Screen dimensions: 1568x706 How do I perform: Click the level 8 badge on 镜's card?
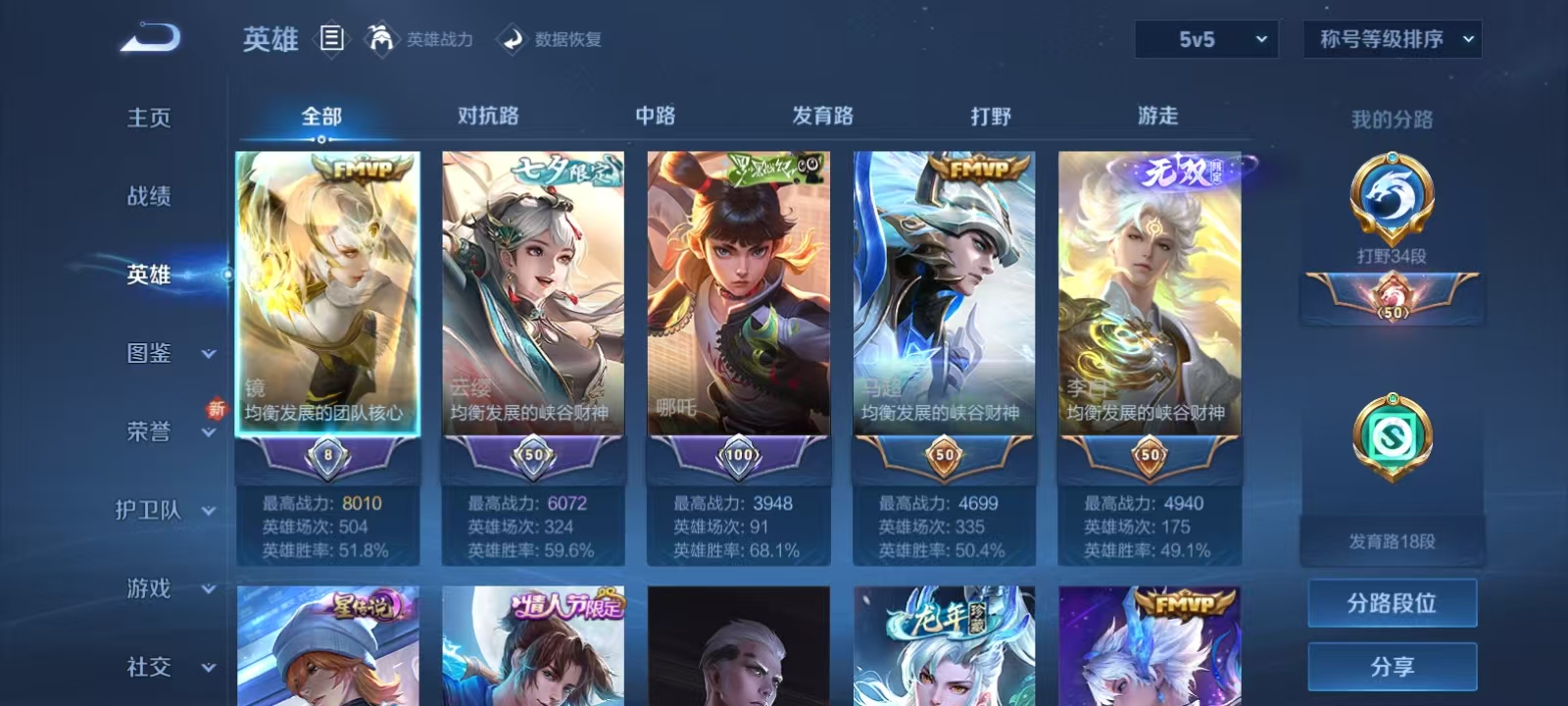[328, 454]
